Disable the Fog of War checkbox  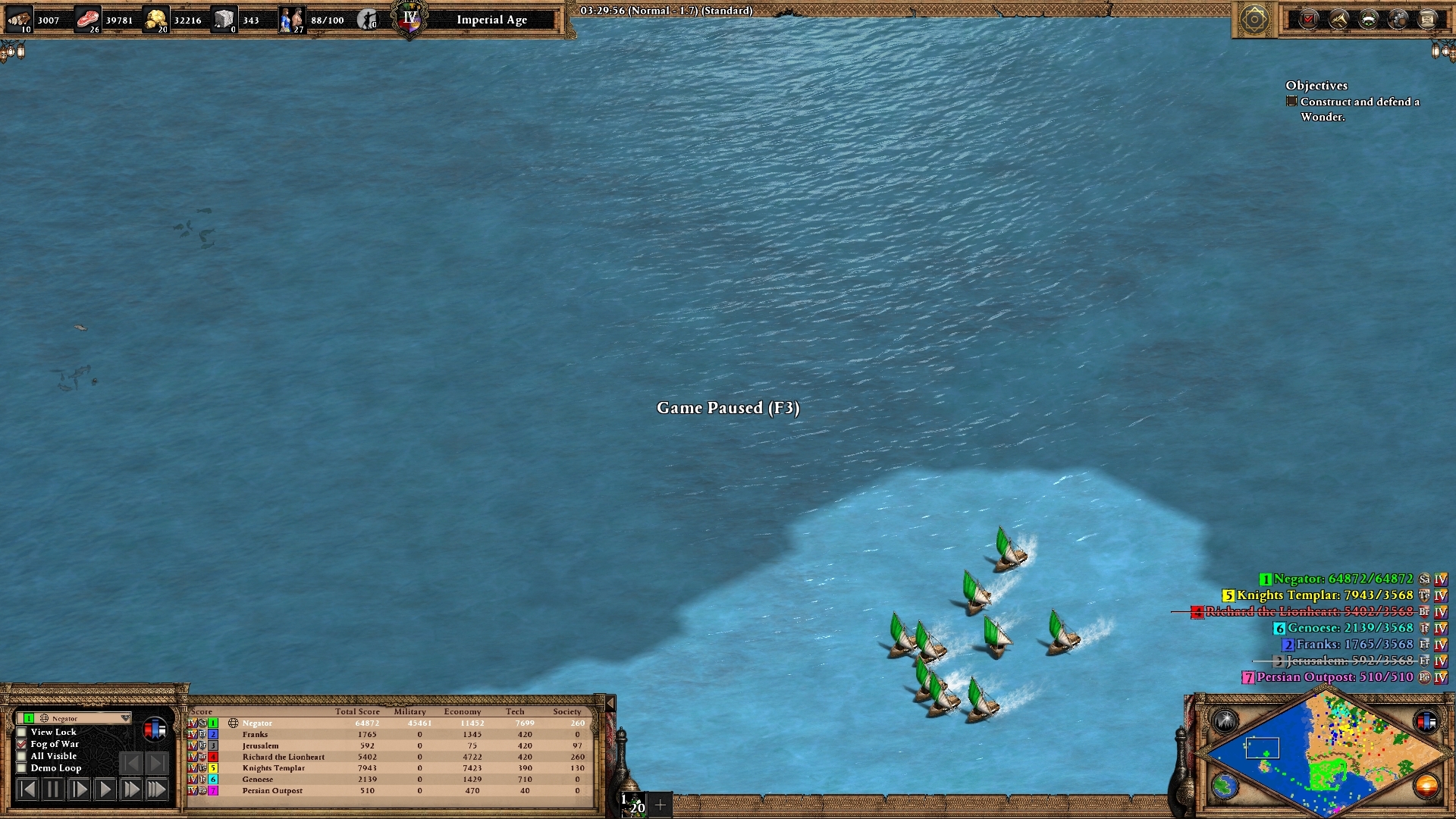(x=21, y=744)
